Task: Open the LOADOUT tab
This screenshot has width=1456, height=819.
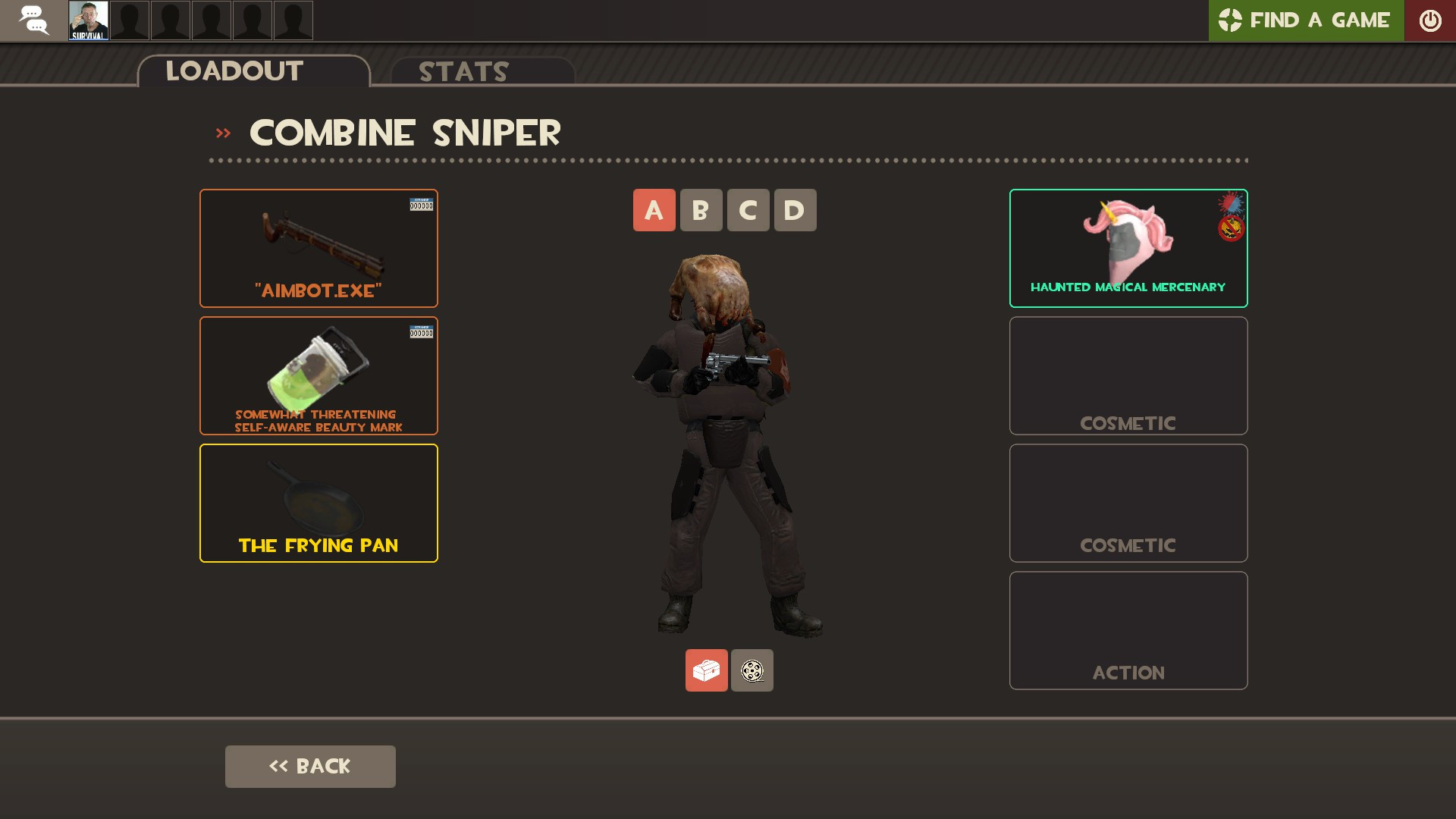Action: (x=234, y=71)
